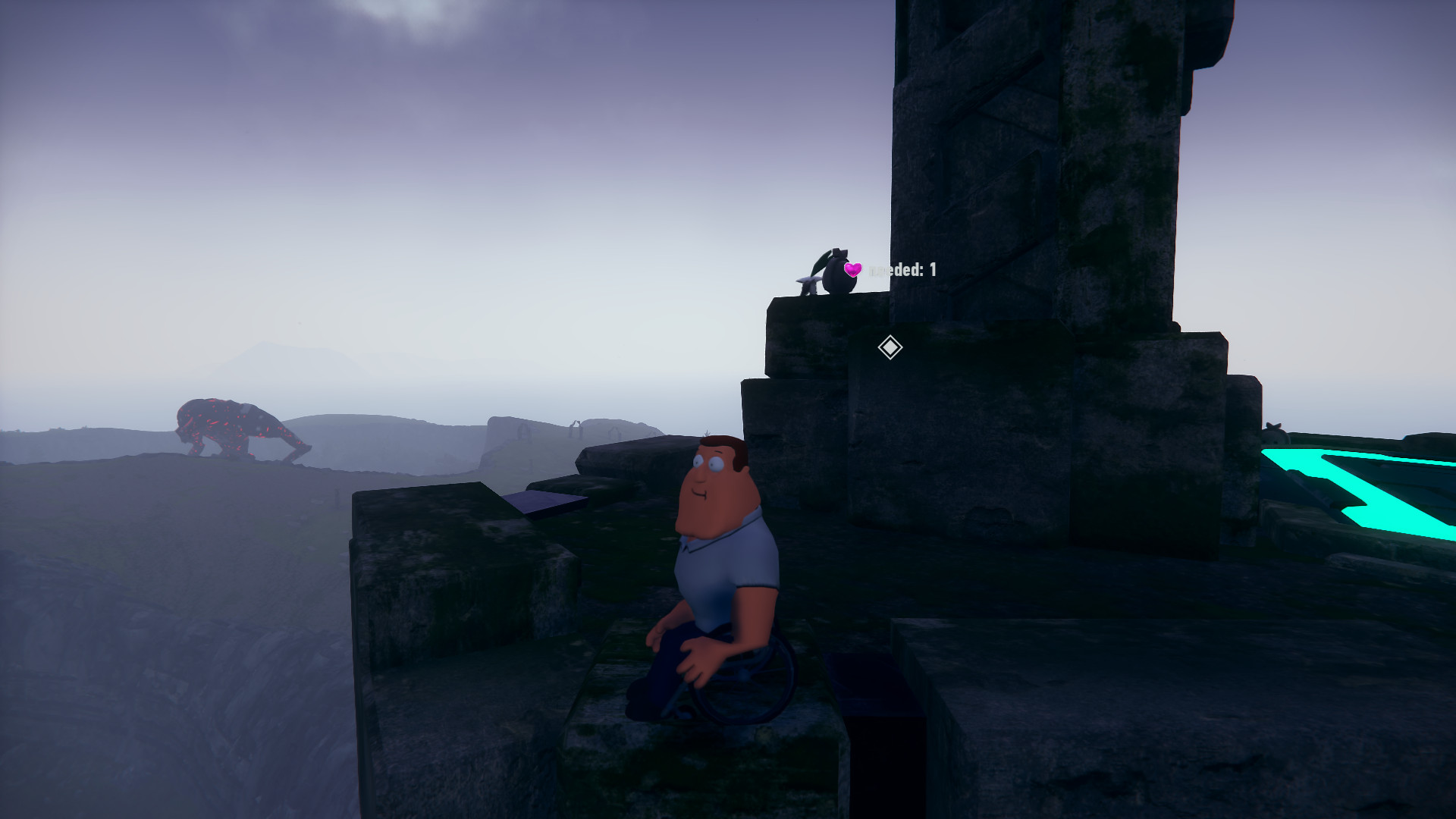Screen dimensions: 1456x819
Task: Enable the objective tracker near the pillar
Action: (x=889, y=347)
